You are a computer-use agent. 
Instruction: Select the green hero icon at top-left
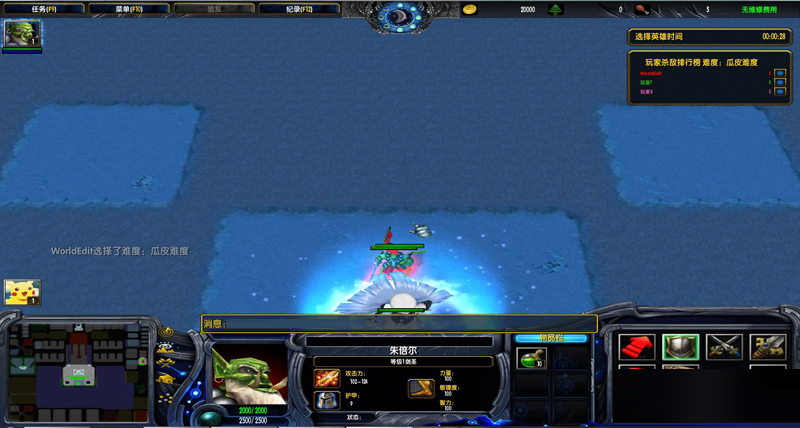tap(21, 34)
